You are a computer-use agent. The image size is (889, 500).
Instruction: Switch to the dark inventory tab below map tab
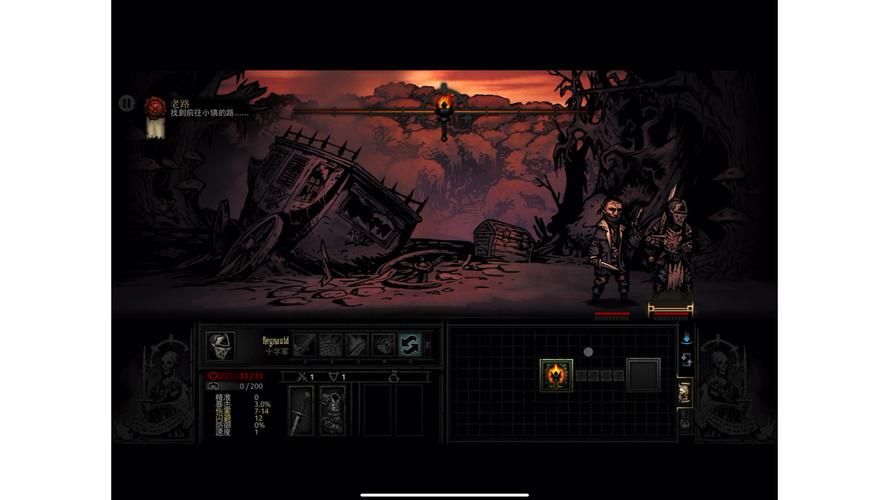pyautogui.click(x=685, y=421)
